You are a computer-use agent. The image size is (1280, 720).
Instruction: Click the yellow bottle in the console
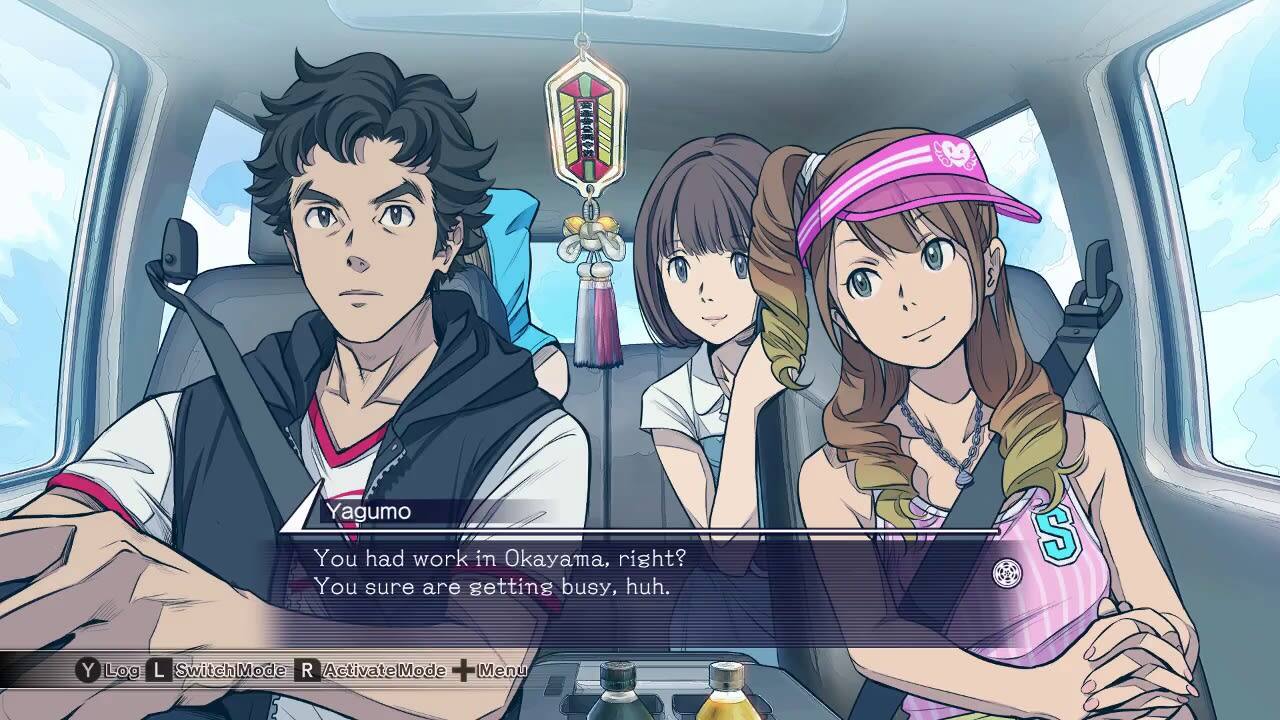click(x=725, y=700)
